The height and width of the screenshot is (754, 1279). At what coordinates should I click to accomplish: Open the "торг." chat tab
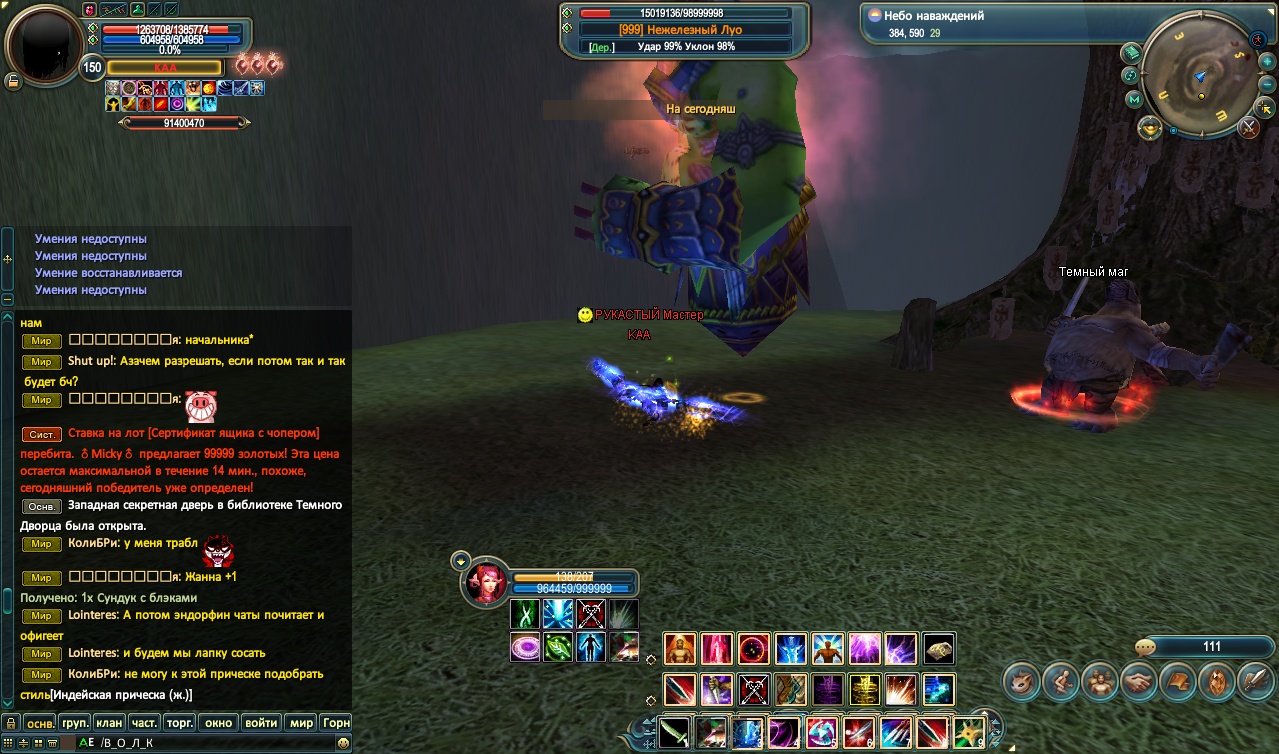(x=181, y=722)
